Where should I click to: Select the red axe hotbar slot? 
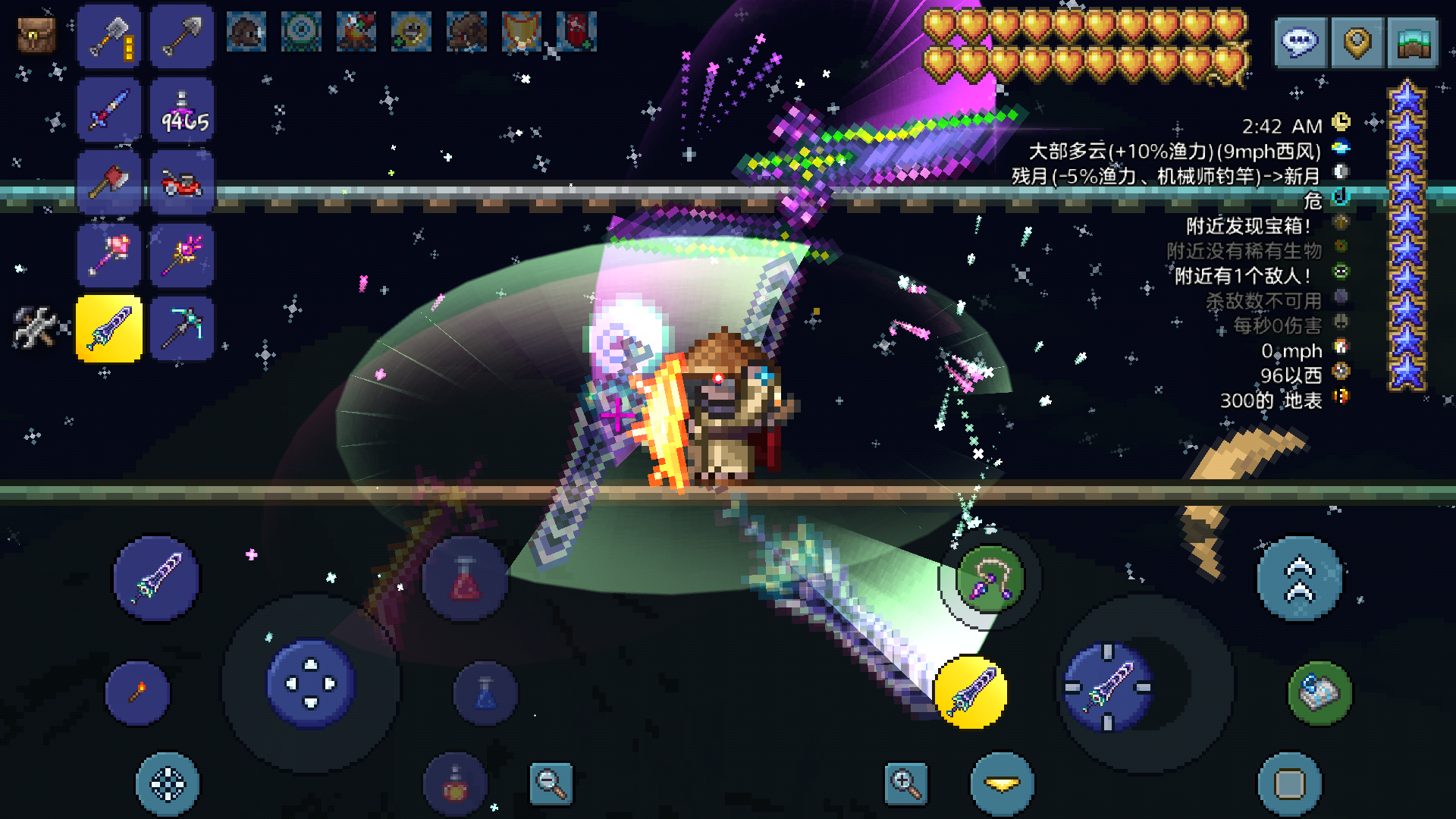[109, 183]
